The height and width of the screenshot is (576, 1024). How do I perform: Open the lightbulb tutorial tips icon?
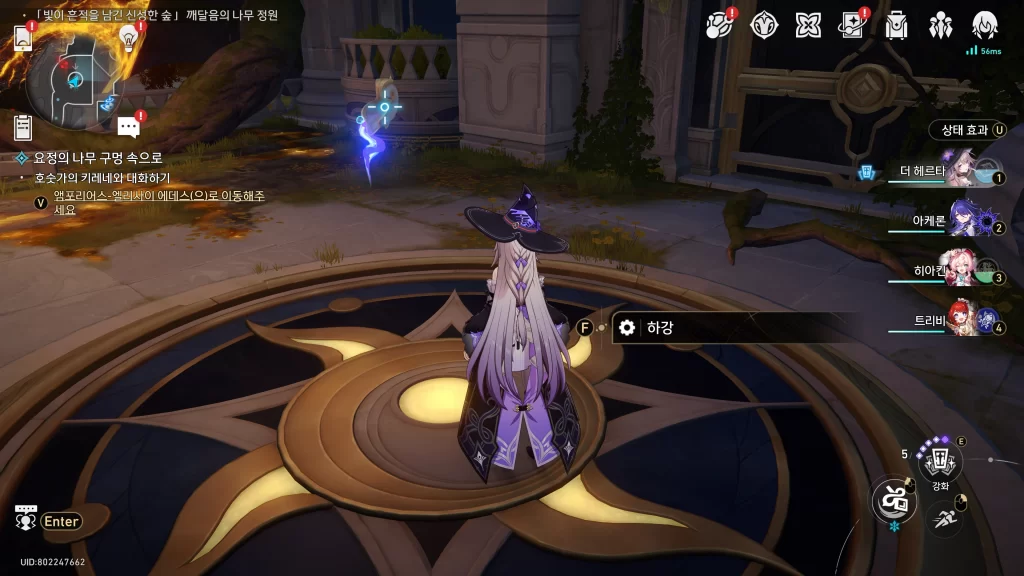pos(128,37)
